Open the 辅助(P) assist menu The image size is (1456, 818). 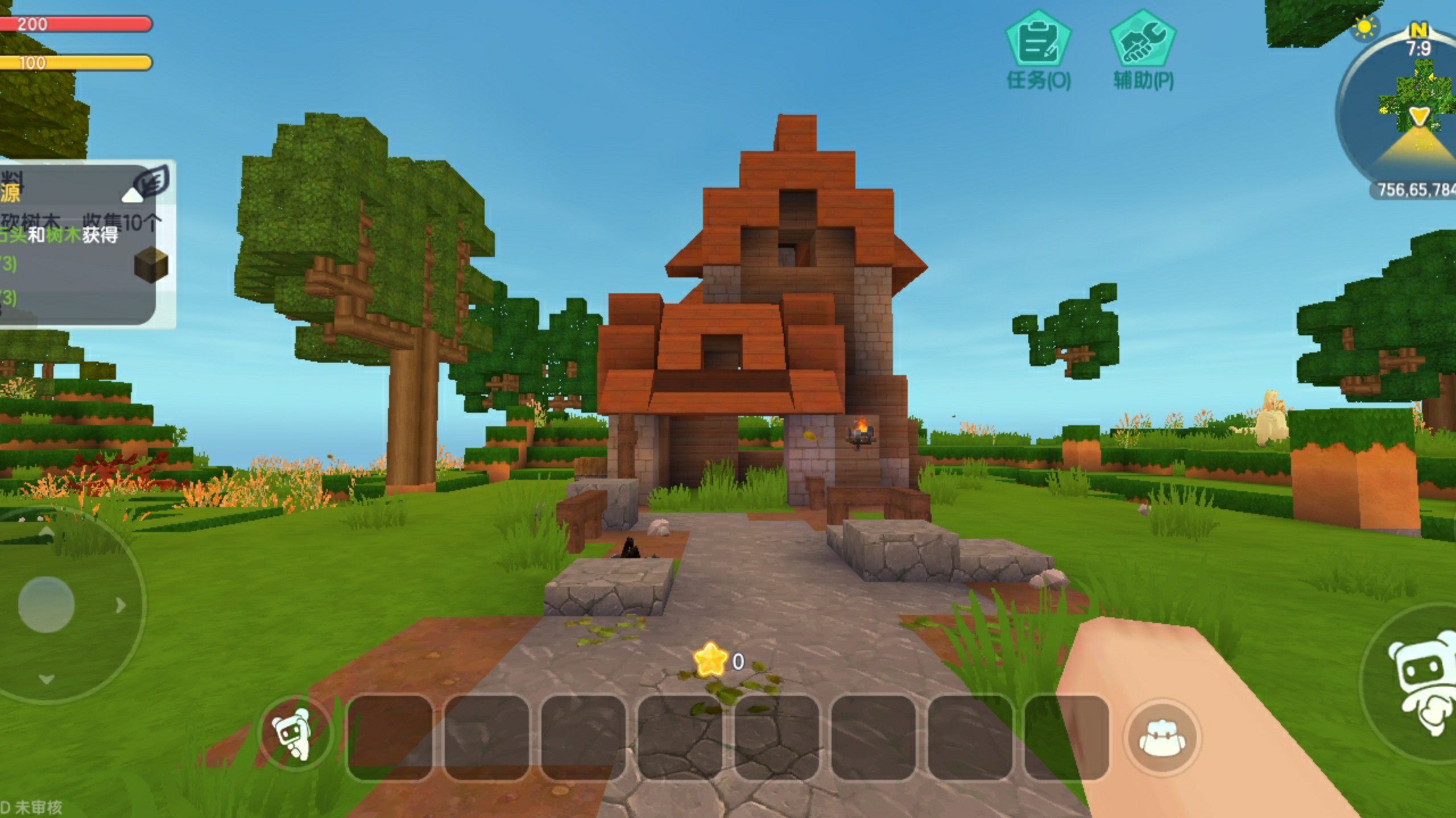1143,50
